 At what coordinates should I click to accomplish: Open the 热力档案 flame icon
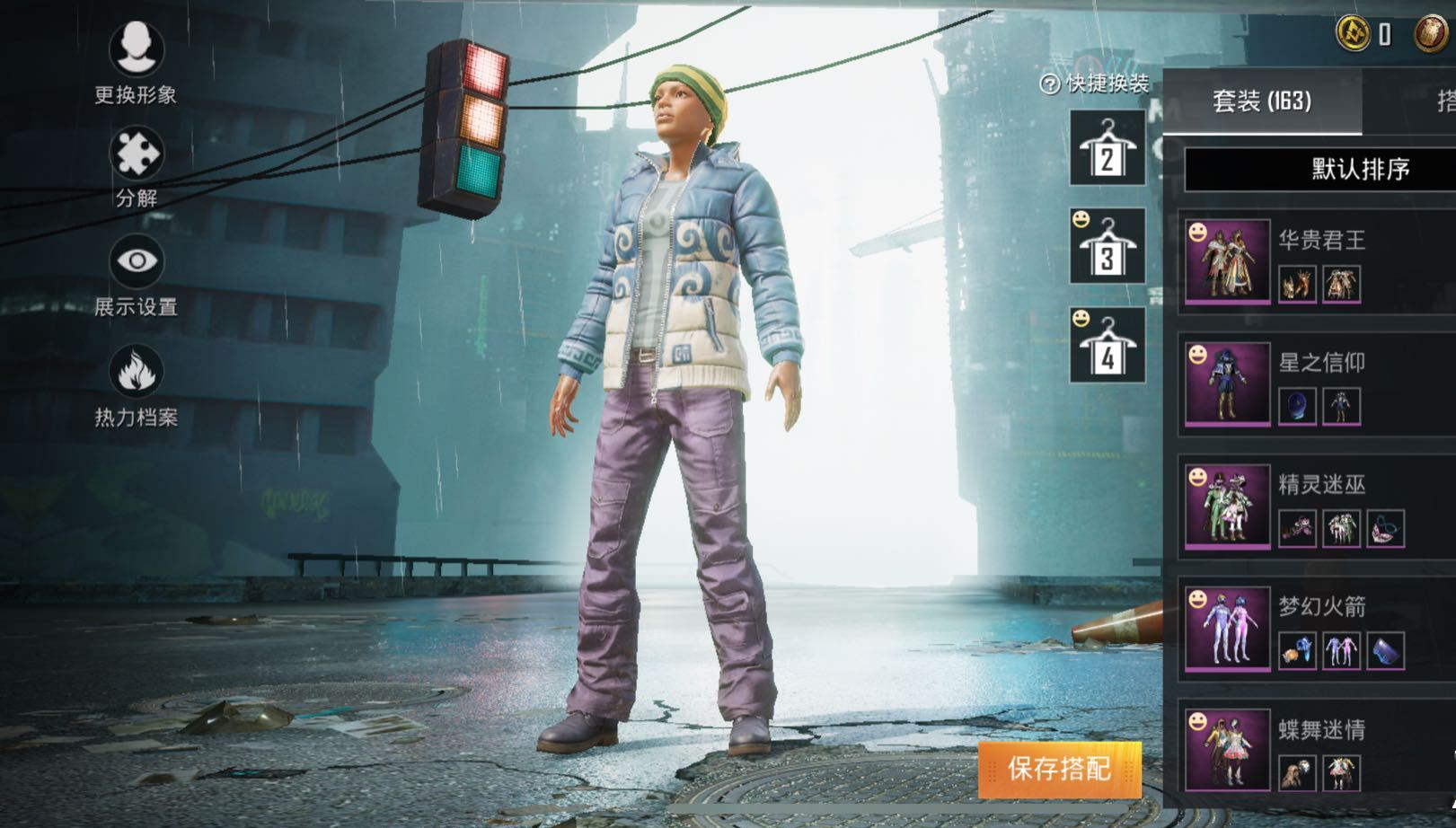[137, 372]
